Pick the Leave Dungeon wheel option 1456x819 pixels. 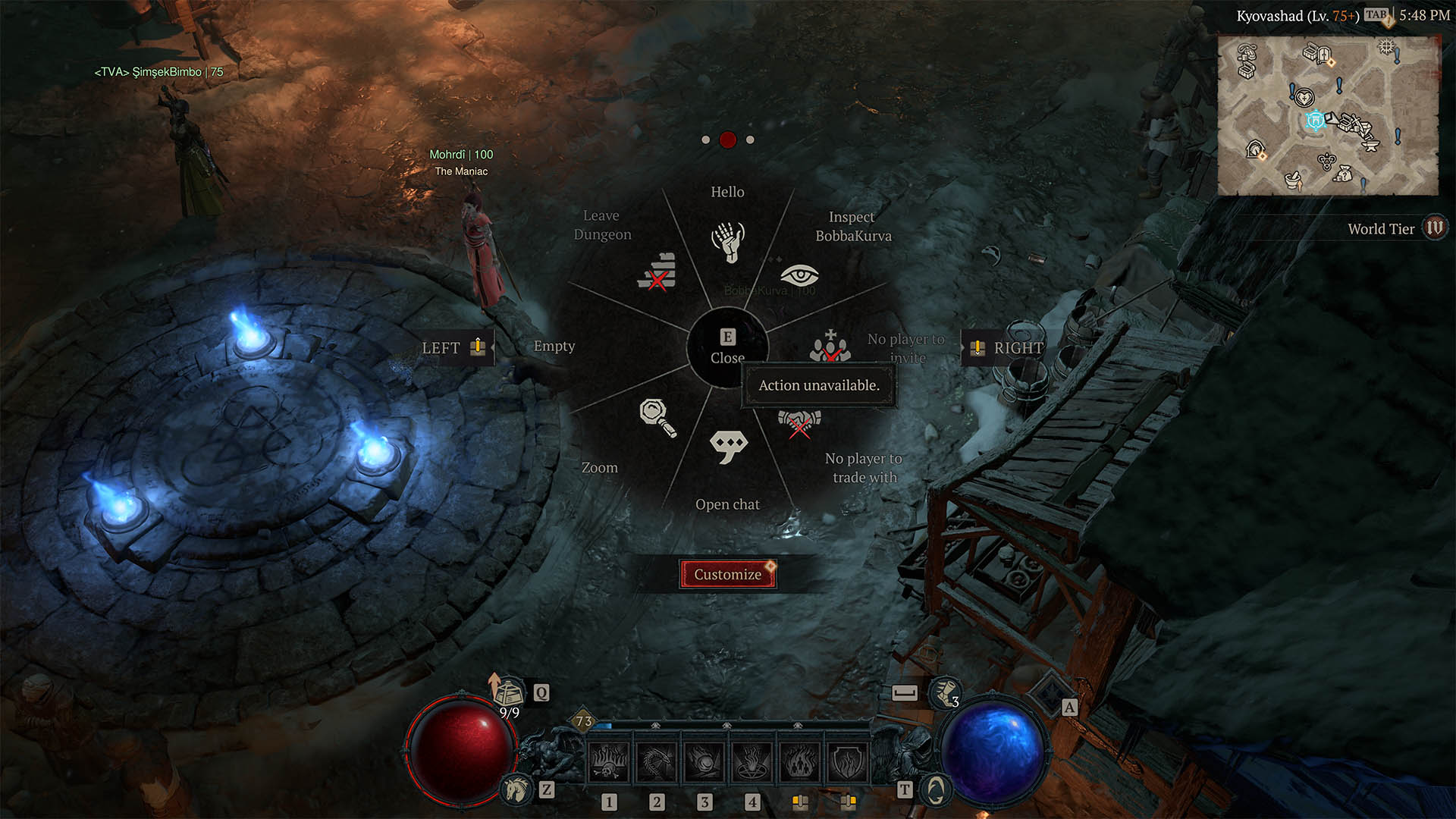[x=657, y=271]
